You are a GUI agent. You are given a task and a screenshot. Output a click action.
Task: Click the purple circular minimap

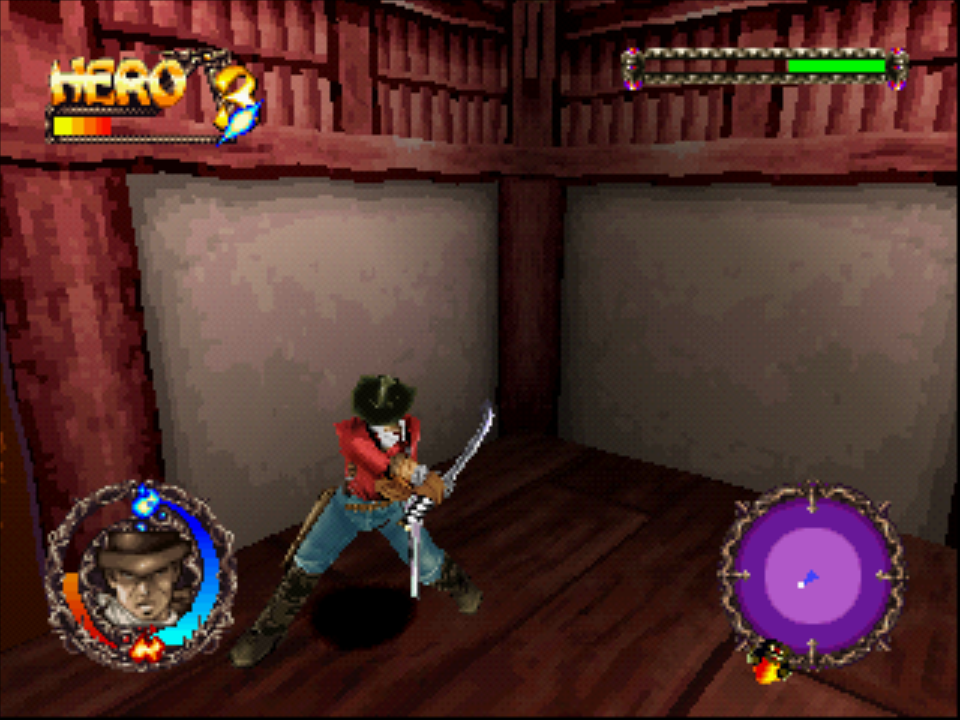pos(812,576)
